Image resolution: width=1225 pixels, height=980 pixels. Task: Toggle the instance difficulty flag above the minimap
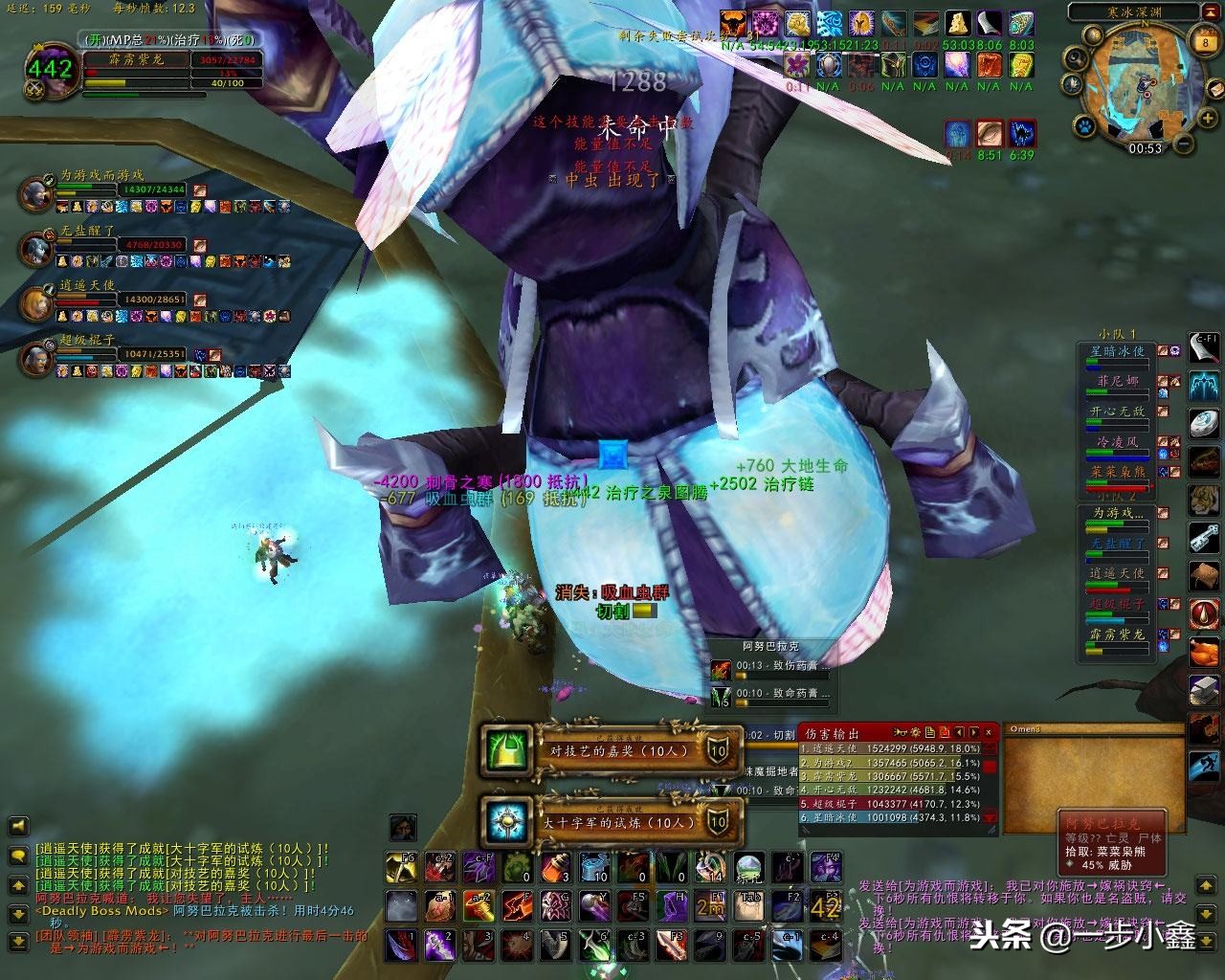1212,11
